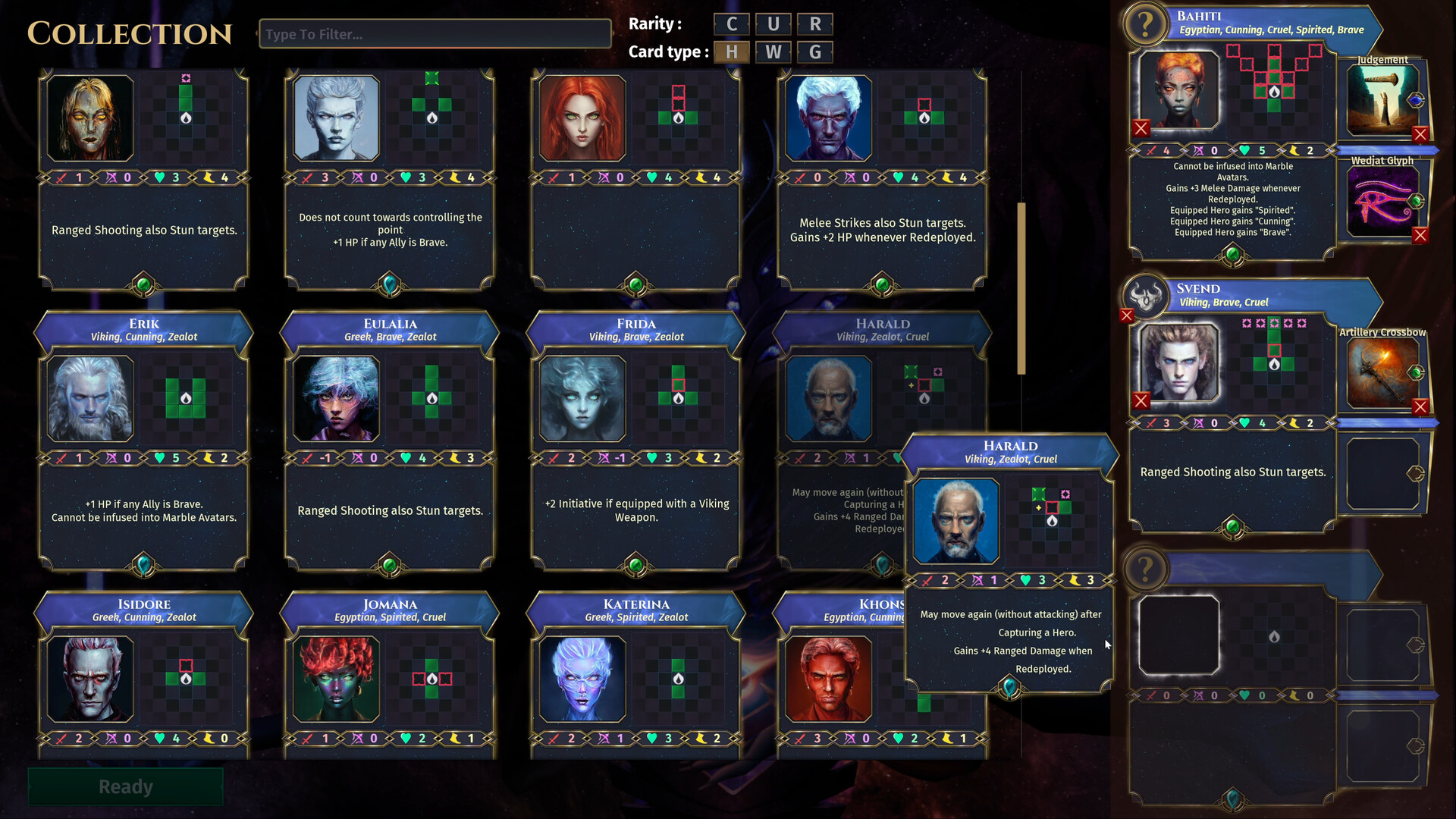Viewport: 1456px width, 819px height.
Task: Select the gem socket on Artillery Crossbow
Action: [x=1417, y=372]
